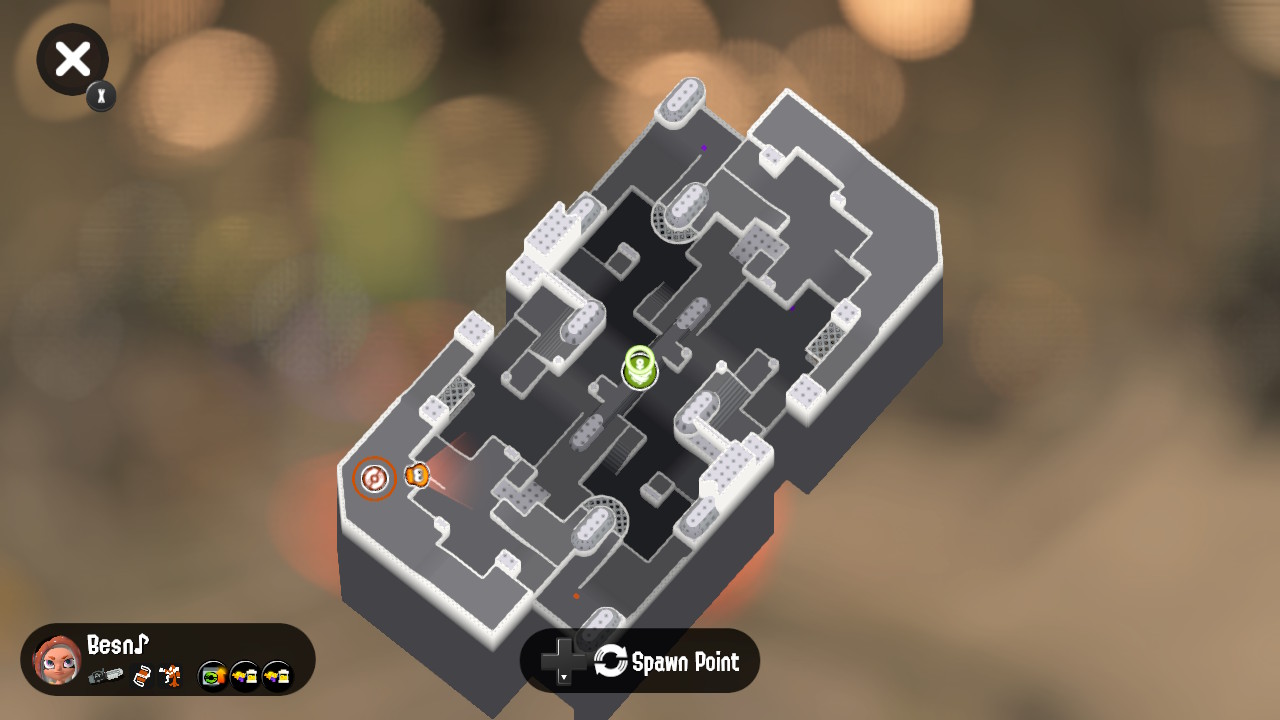Inspect the orange canister sub weapon icon
1280x720 pixels.
click(142, 676)
